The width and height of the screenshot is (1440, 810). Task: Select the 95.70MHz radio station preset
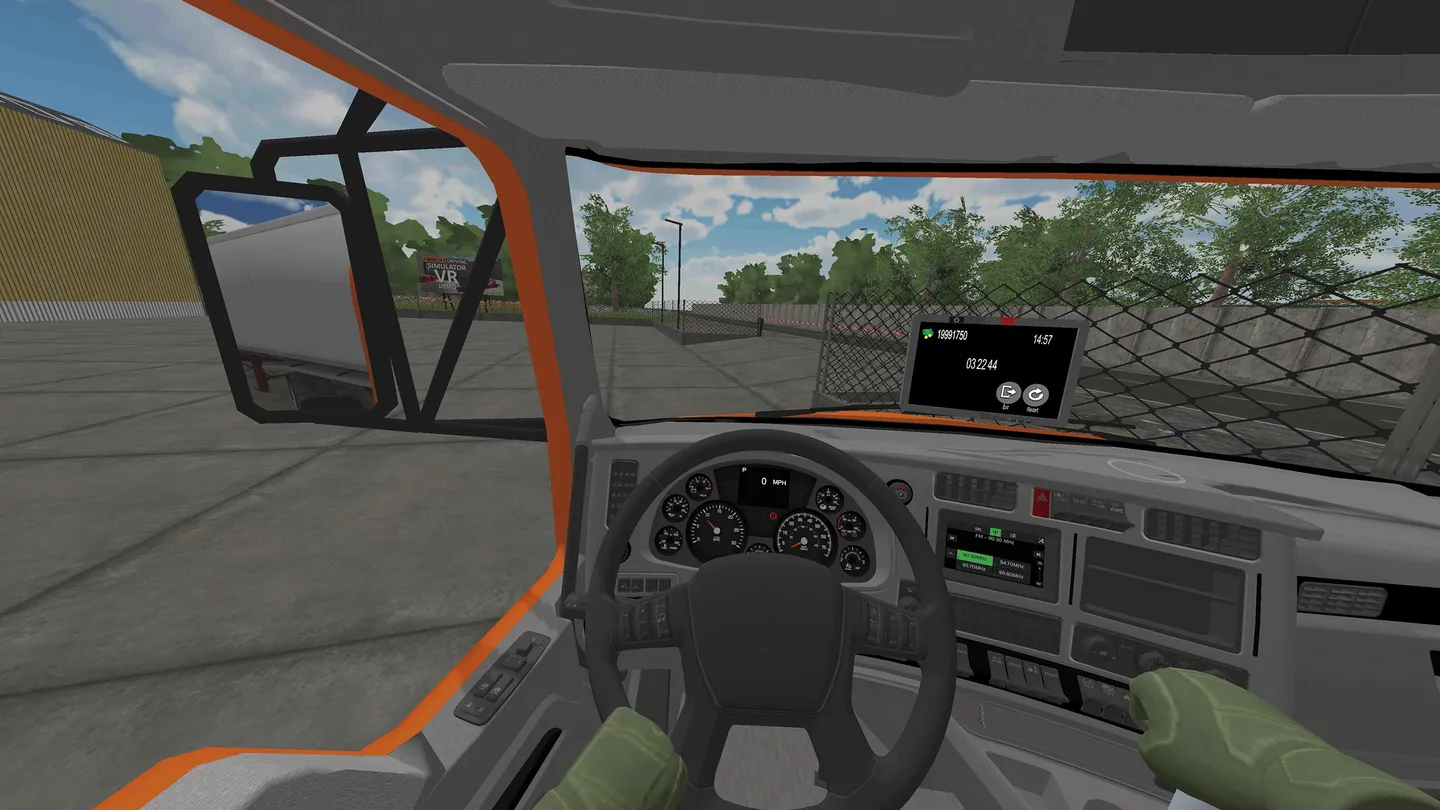coord(974,567)
